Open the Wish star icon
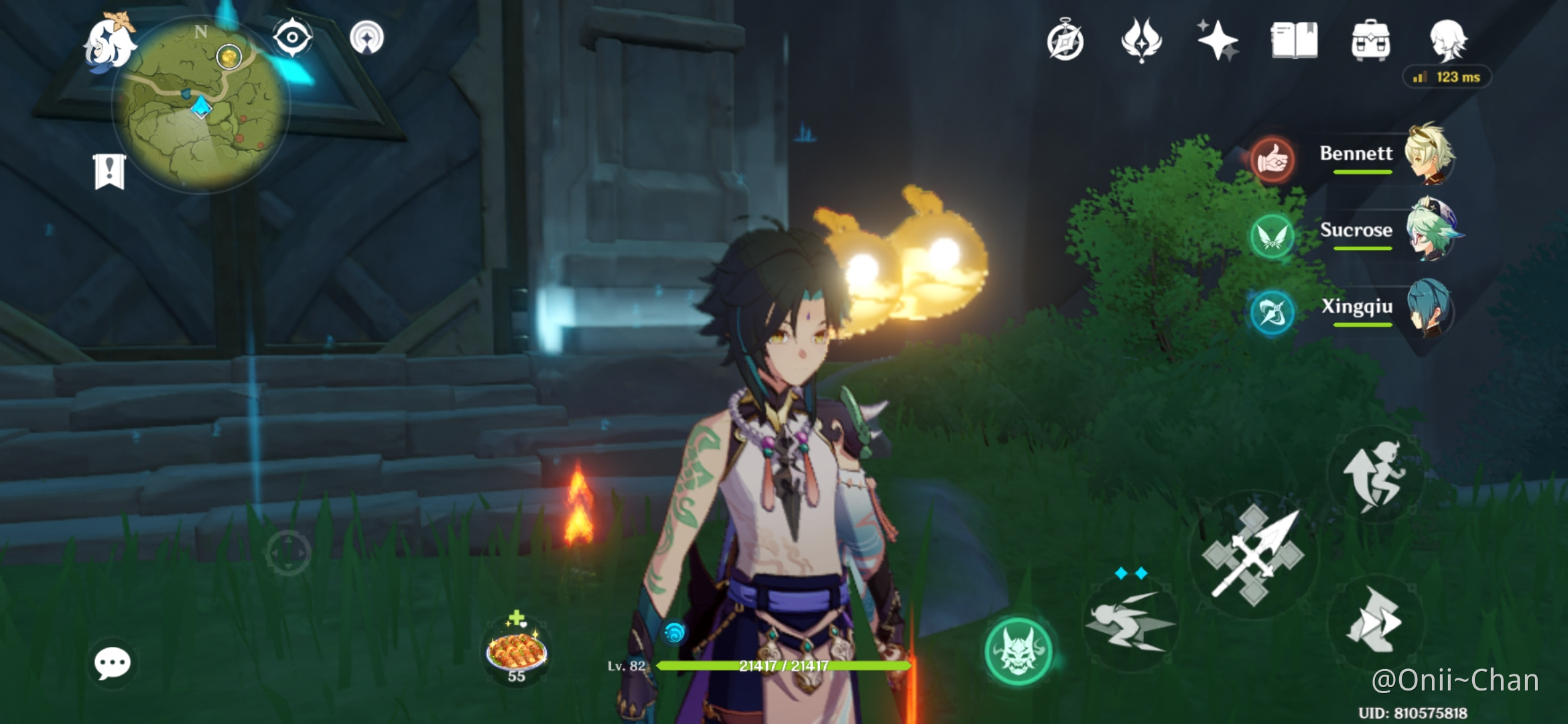Screen dimensions: 1568x724 pos(1218,40)
